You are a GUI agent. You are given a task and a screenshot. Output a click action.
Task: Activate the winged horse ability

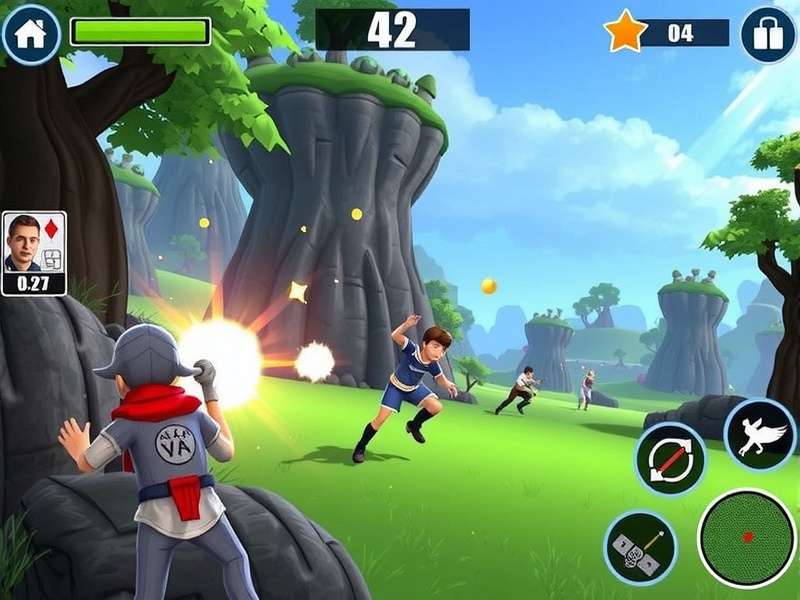pyautogui.click(x=760, y=435)
